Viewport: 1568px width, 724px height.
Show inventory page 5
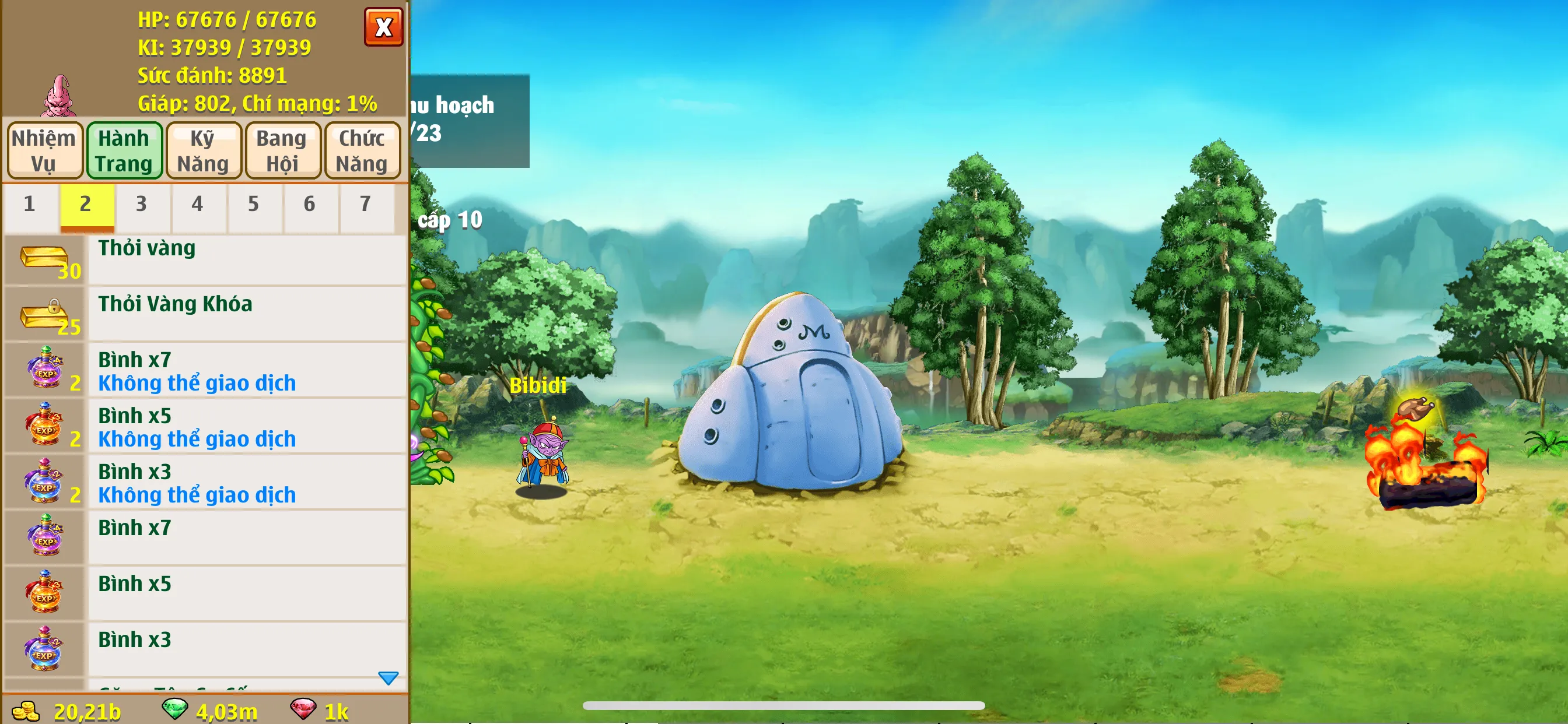click(253, 205)
